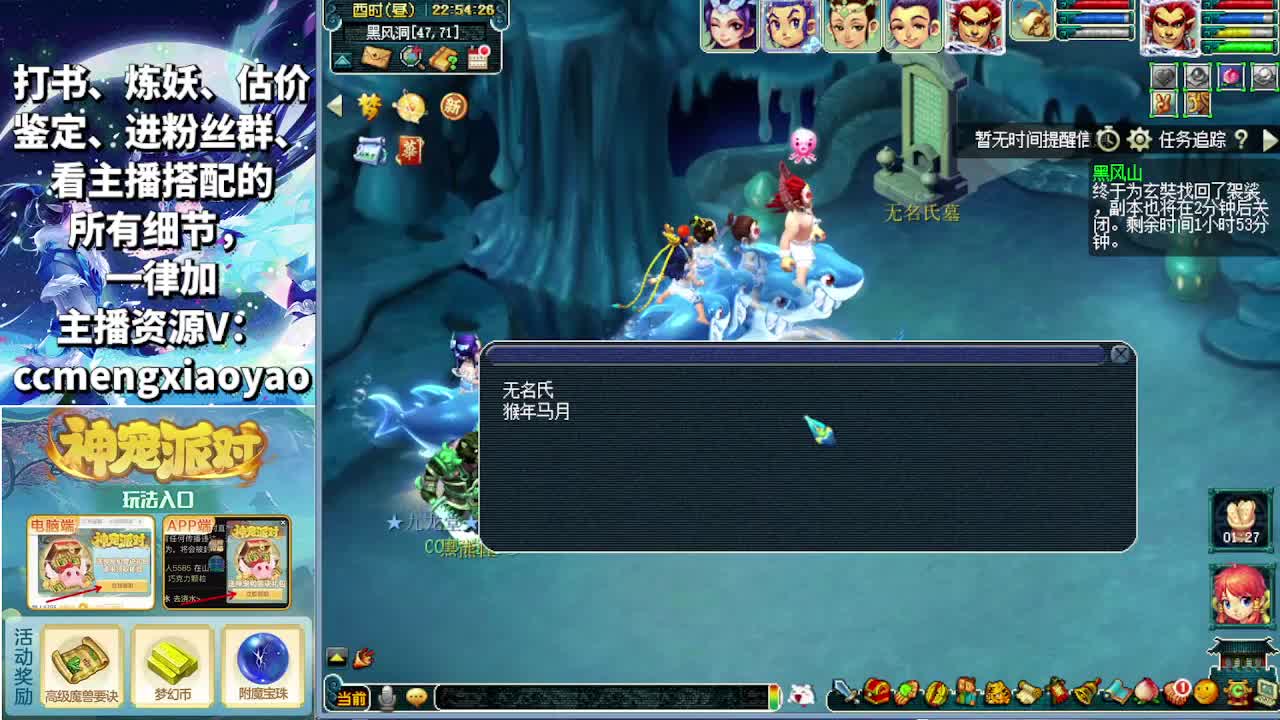Open the settings gear next to the task tracker
Screen dimensions: 1280x720
1139,139
